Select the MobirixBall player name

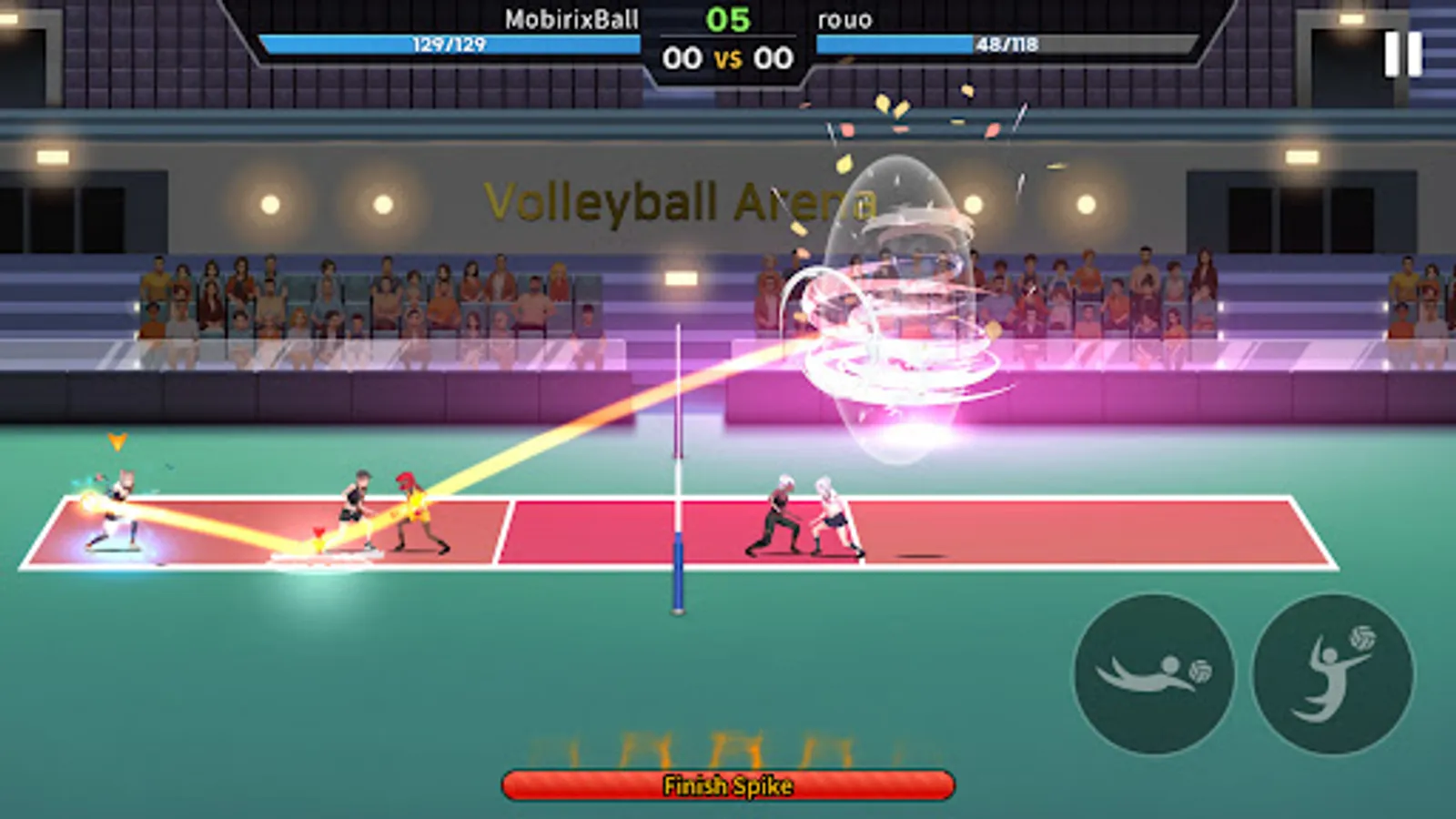(571, 15)
